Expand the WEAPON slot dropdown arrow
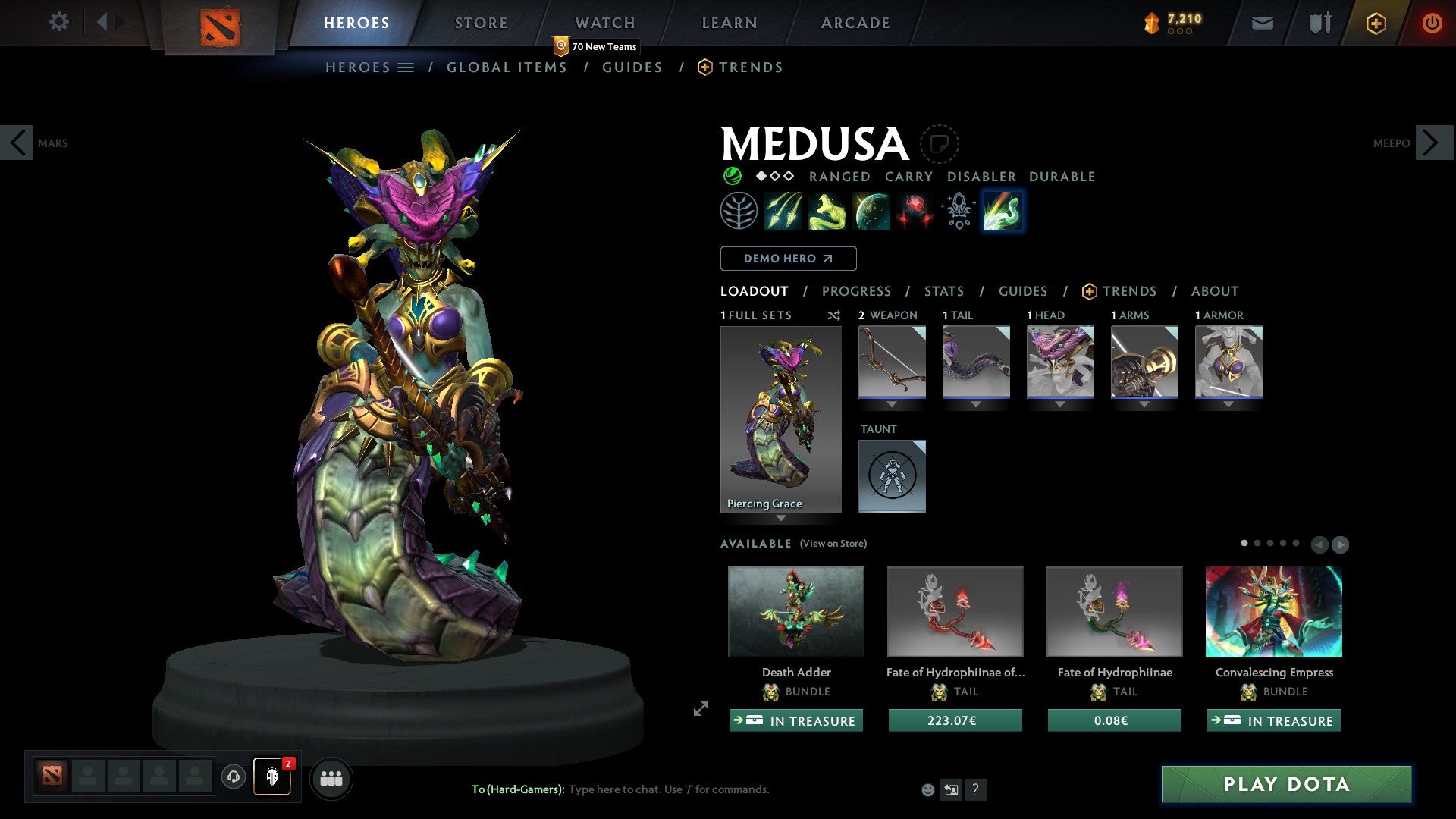Screen dimensions: 1456x819 (892, 404)
